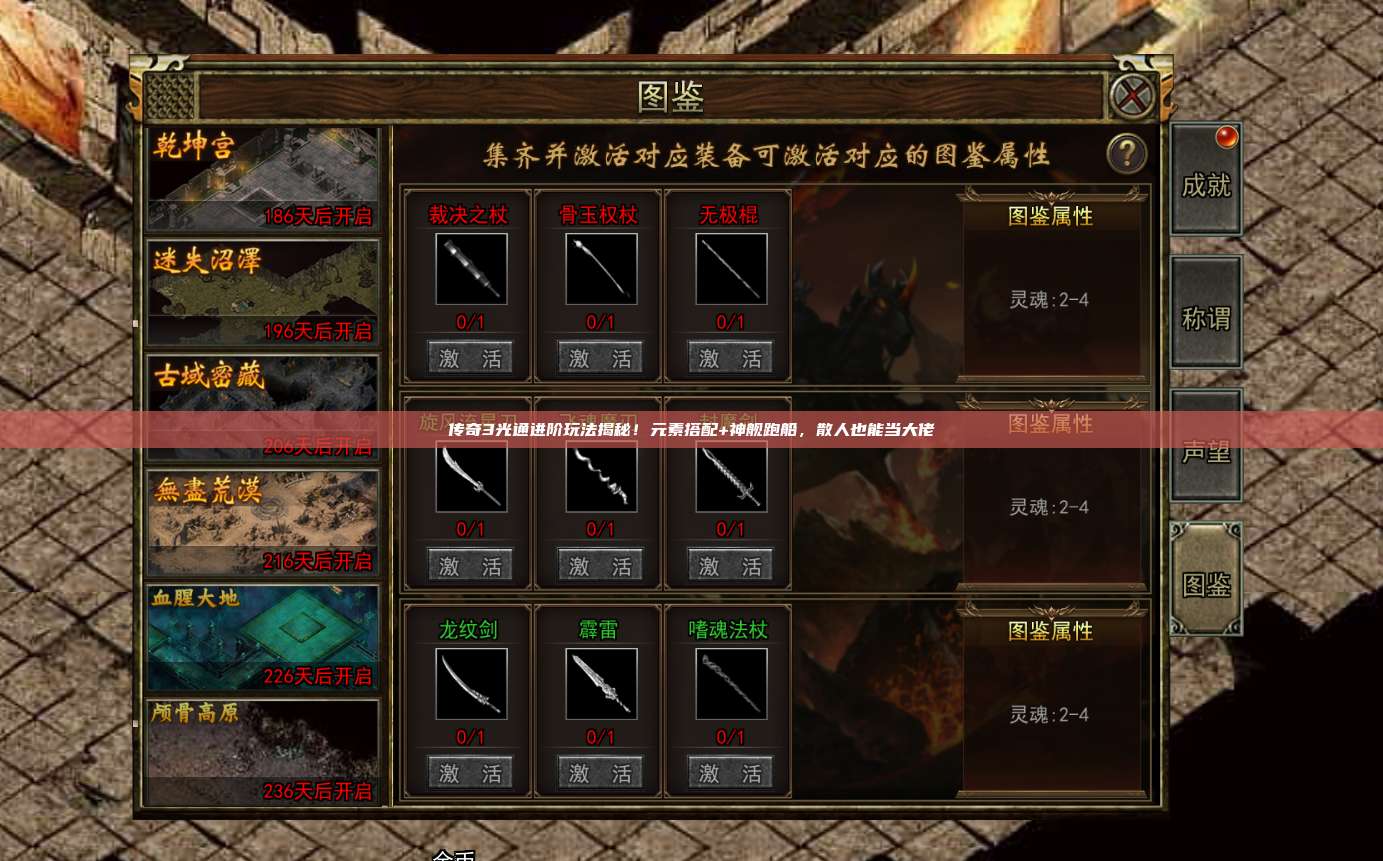Open the help question mark icon

(1127, 152)
